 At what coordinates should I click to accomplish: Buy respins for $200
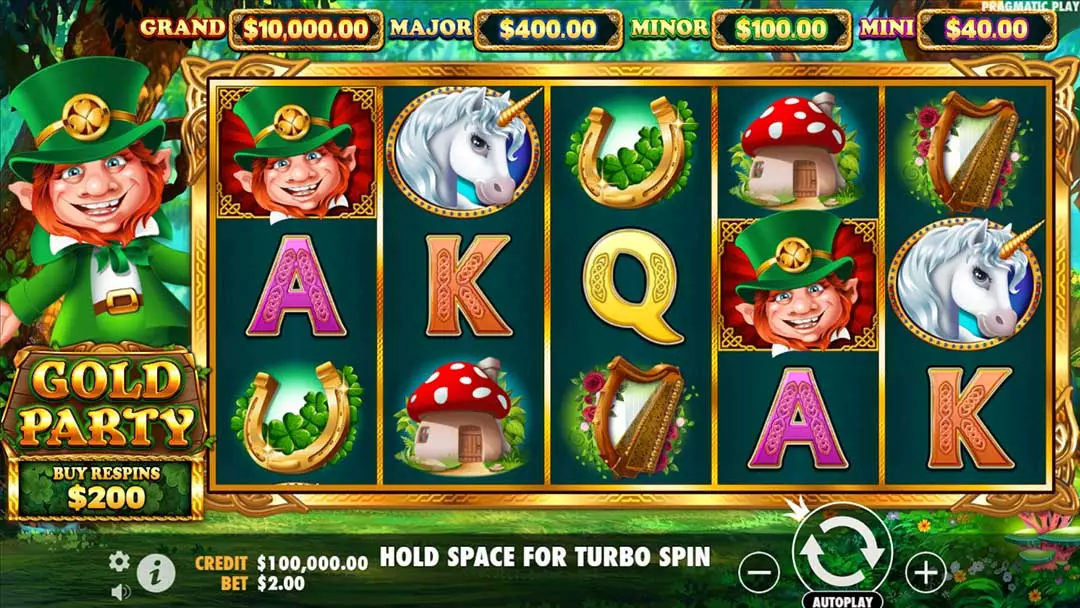click(105, 488)
